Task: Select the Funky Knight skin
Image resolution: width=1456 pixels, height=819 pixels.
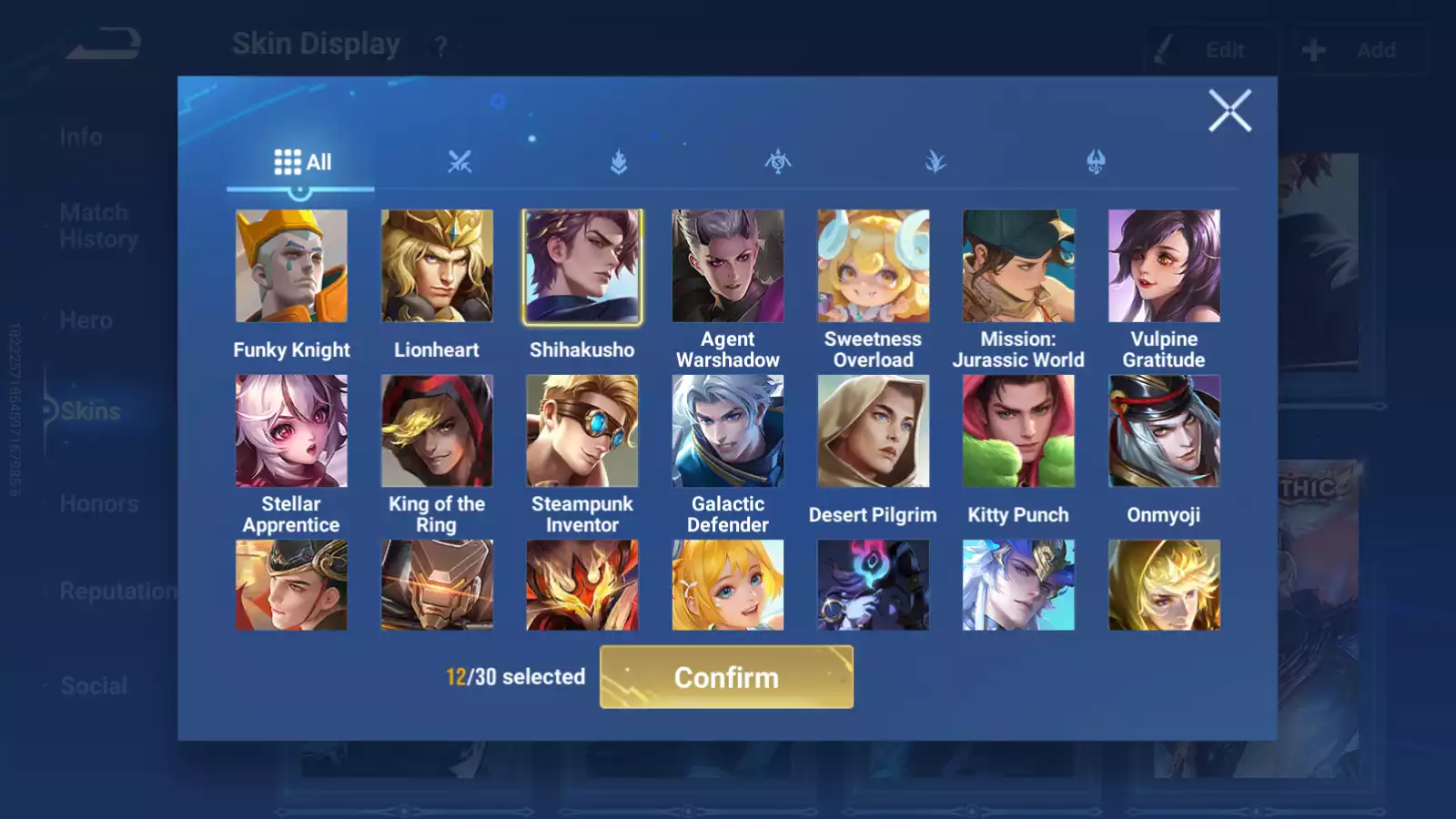Action: 291,266
